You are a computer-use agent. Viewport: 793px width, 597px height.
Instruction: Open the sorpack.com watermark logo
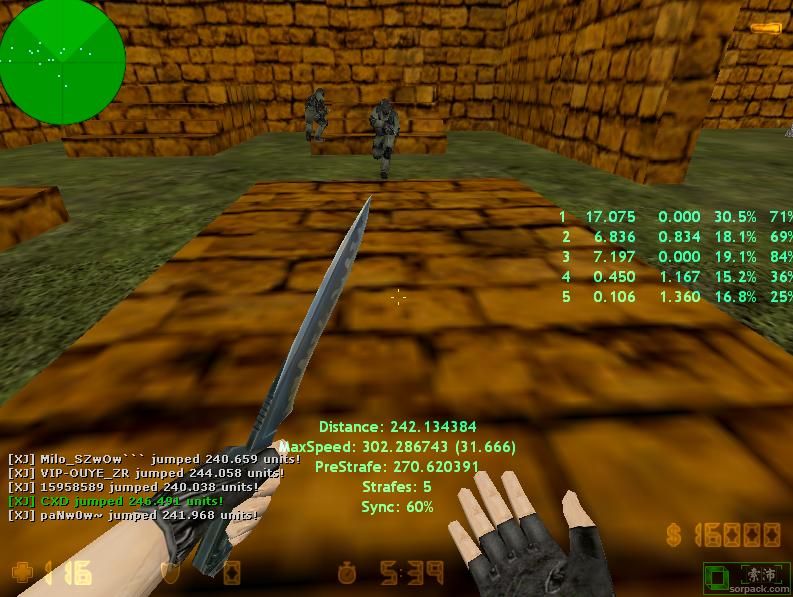point(746,577)
